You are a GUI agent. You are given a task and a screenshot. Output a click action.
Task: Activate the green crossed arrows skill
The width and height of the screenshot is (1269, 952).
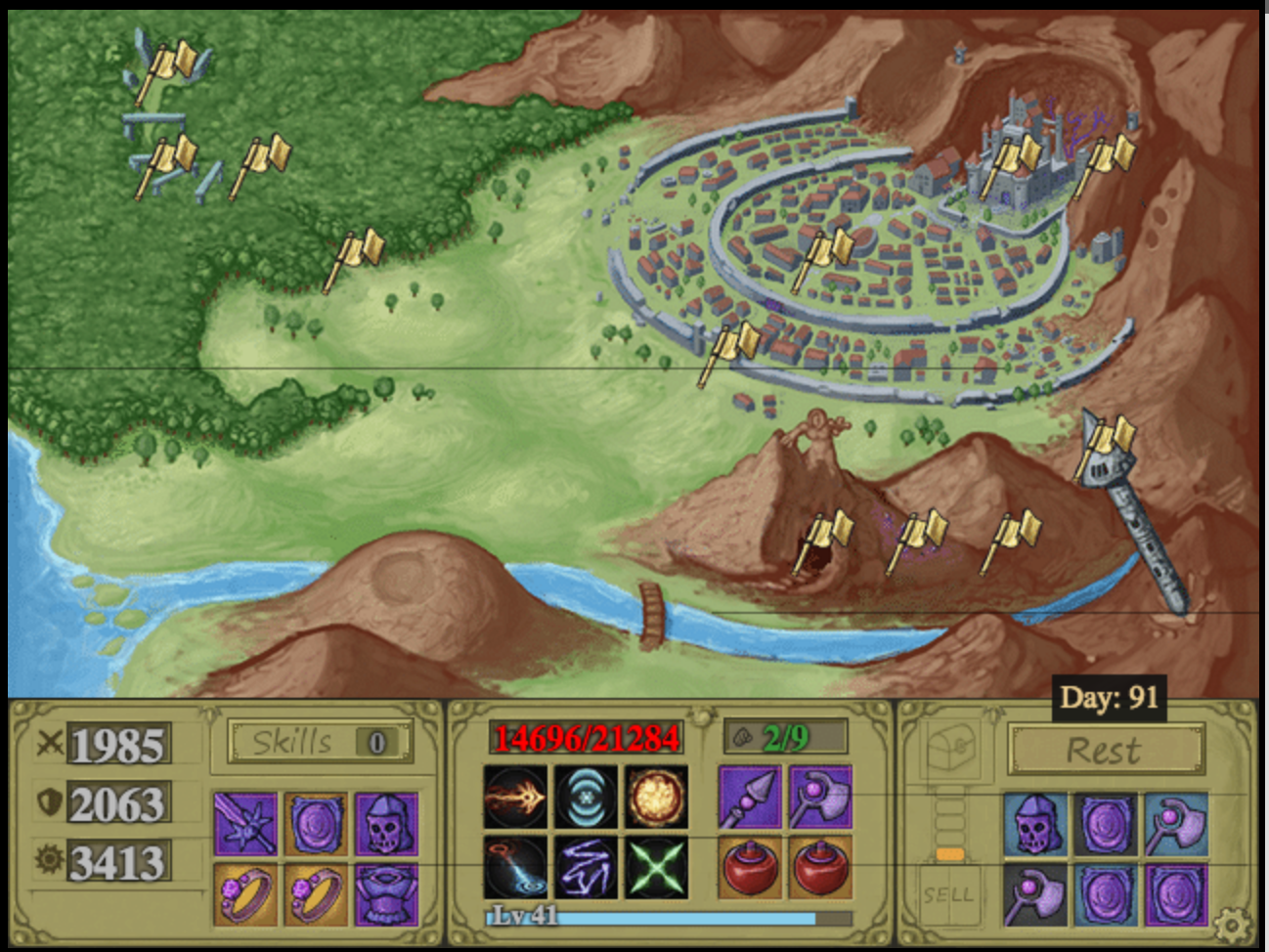pyautogui.click(x=656, y=867)
